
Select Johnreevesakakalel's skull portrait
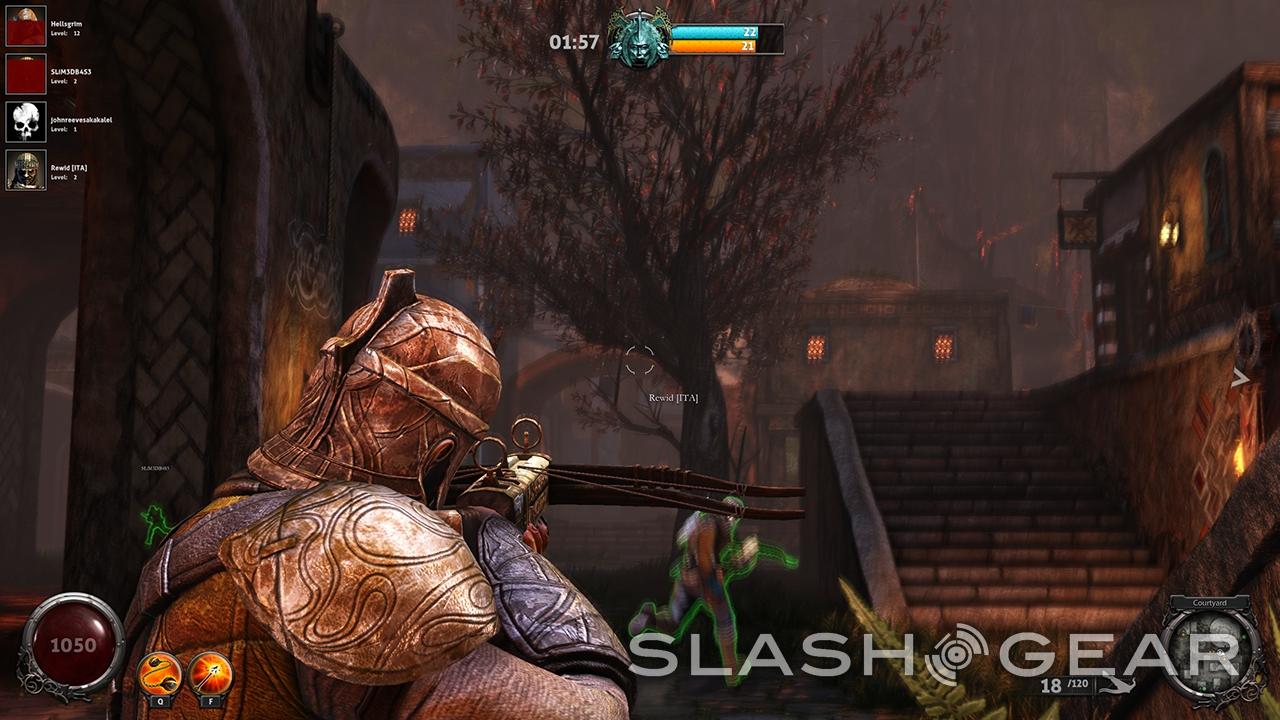click(26, 122)
